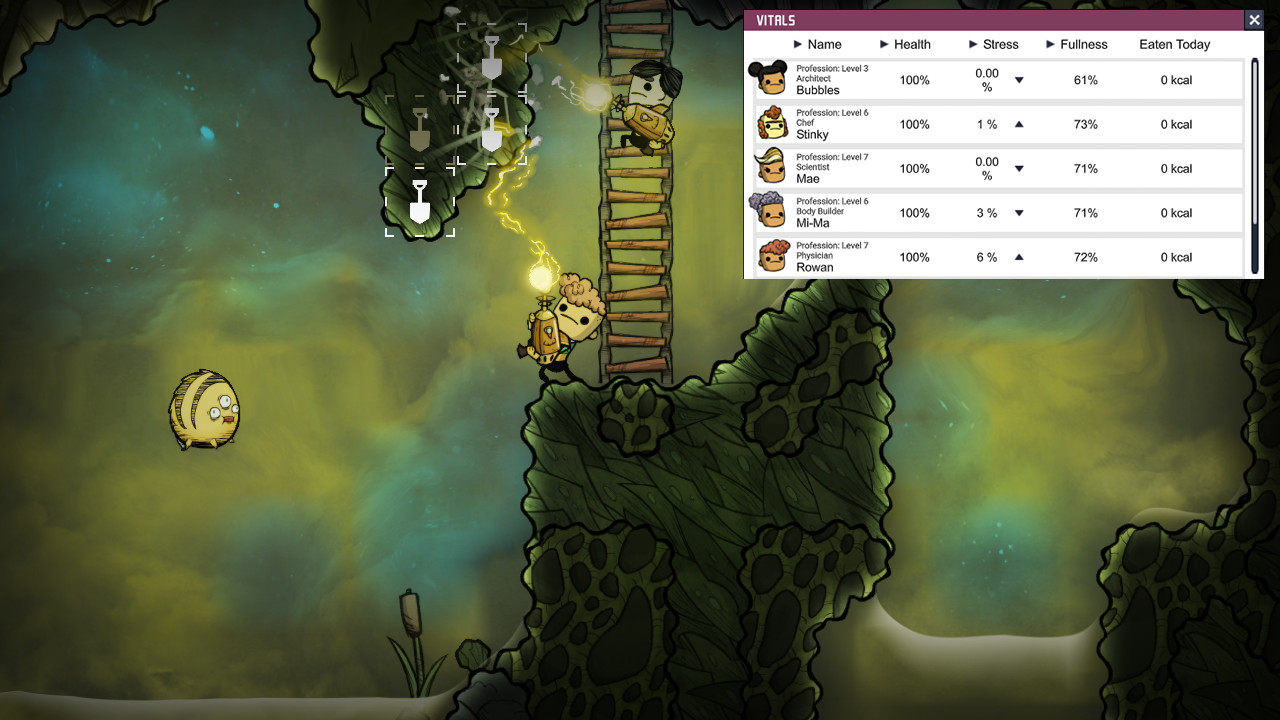Sort the list by Fullness
This screenshot has height=720, width=1280.
(x=1077, y=45)
